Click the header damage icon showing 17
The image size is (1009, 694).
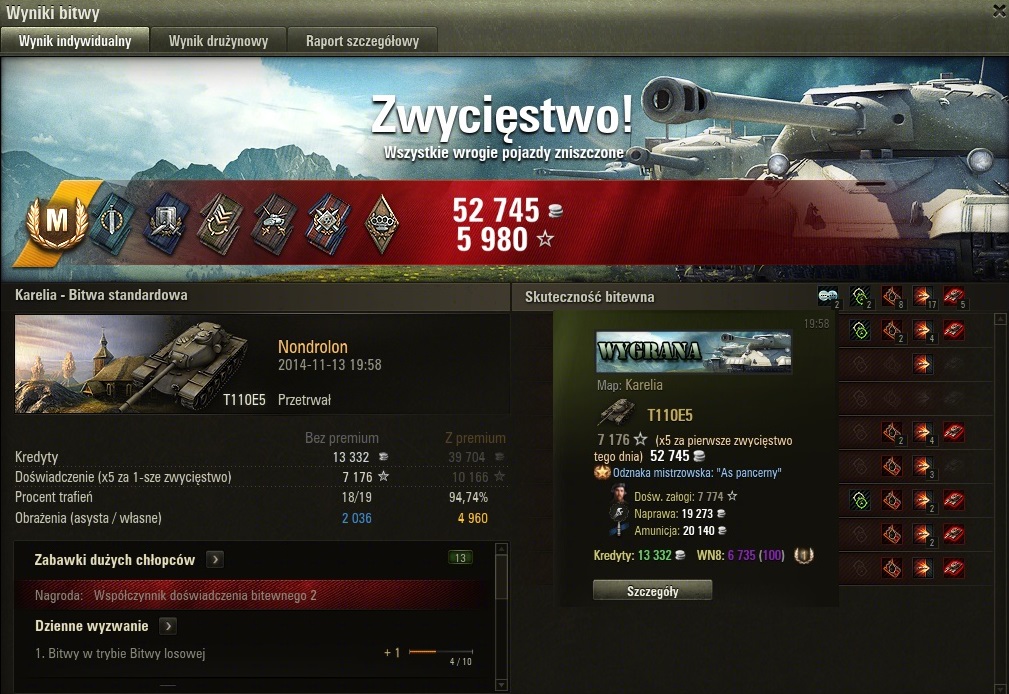coord(922,296)
